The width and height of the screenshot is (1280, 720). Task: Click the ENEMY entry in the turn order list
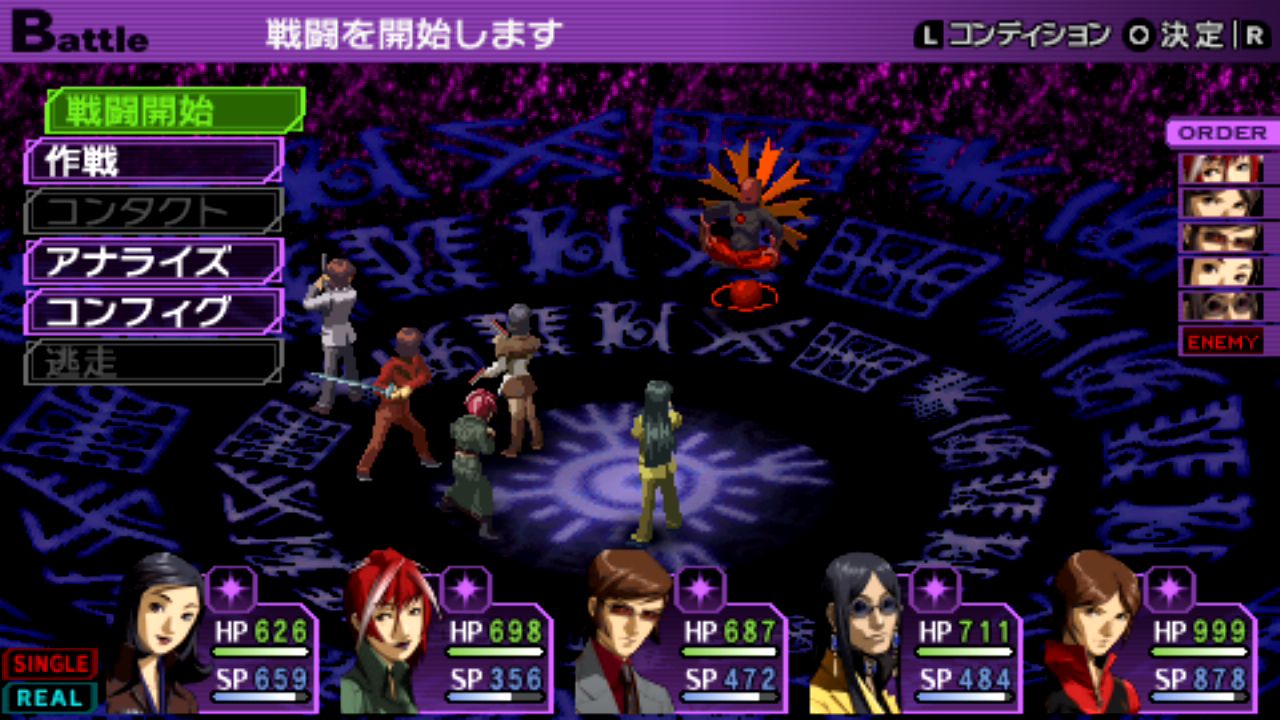(x=1222, y=342)
